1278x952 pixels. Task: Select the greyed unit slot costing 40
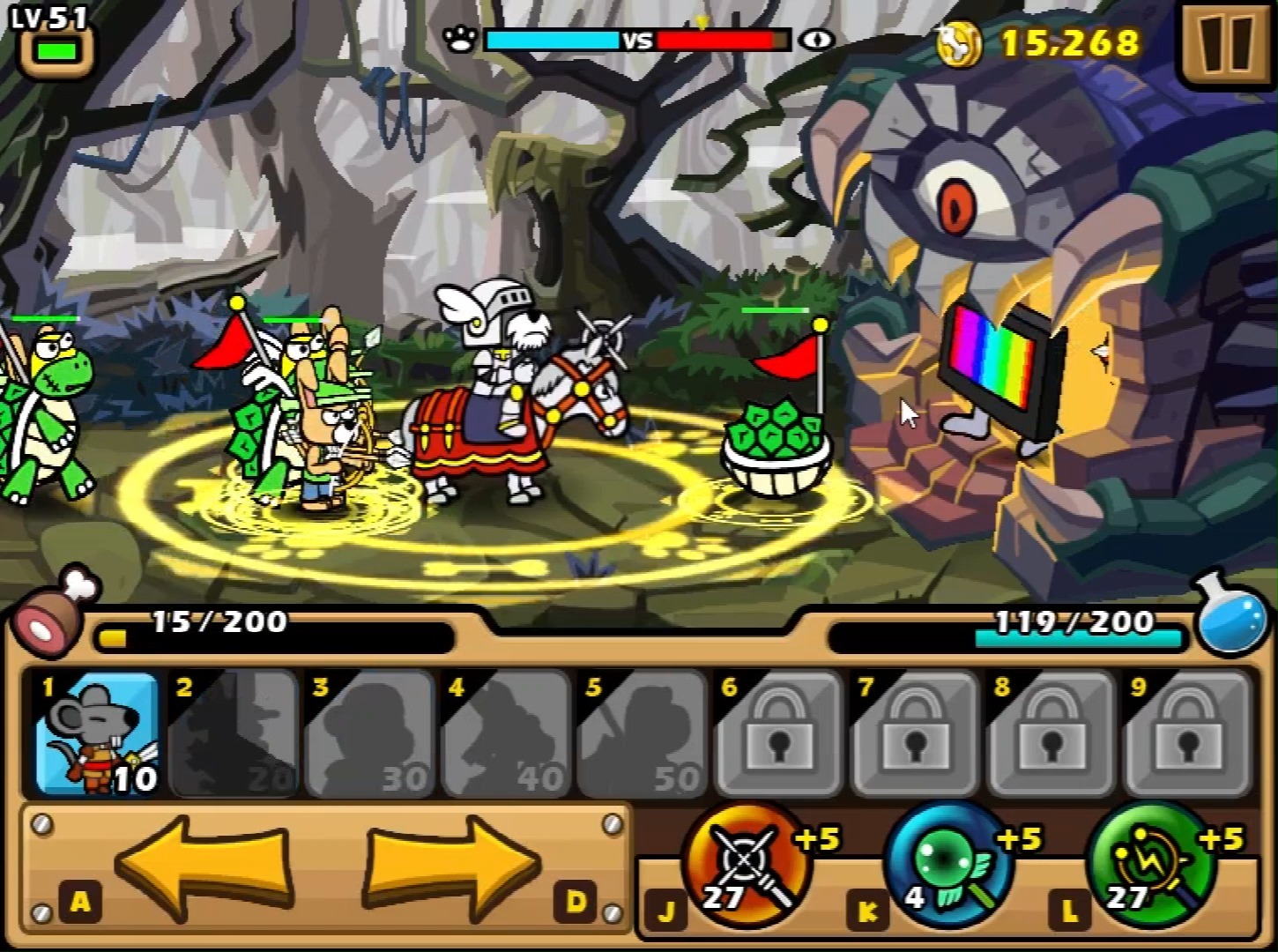[x=506, y=733]
